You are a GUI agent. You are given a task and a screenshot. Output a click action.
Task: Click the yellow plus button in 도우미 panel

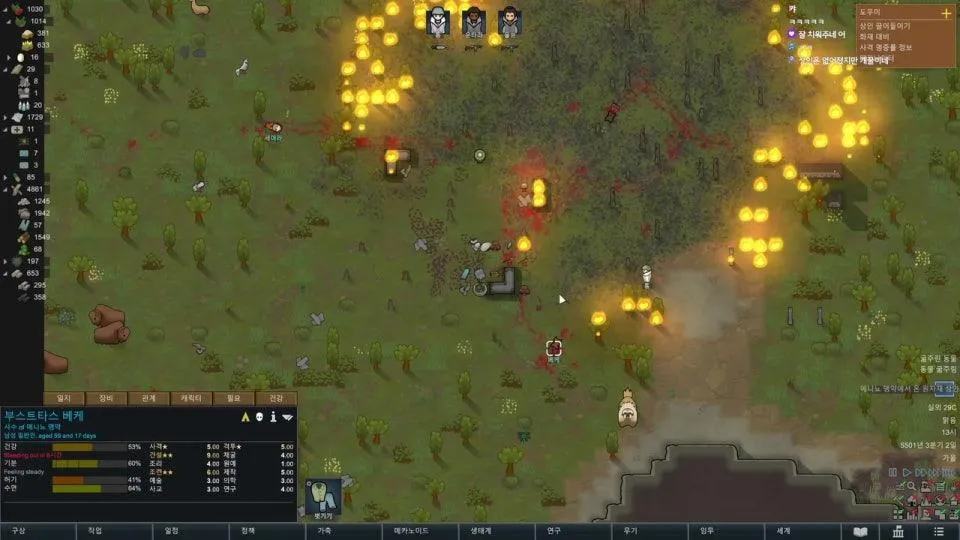click(x=946, y=13)
